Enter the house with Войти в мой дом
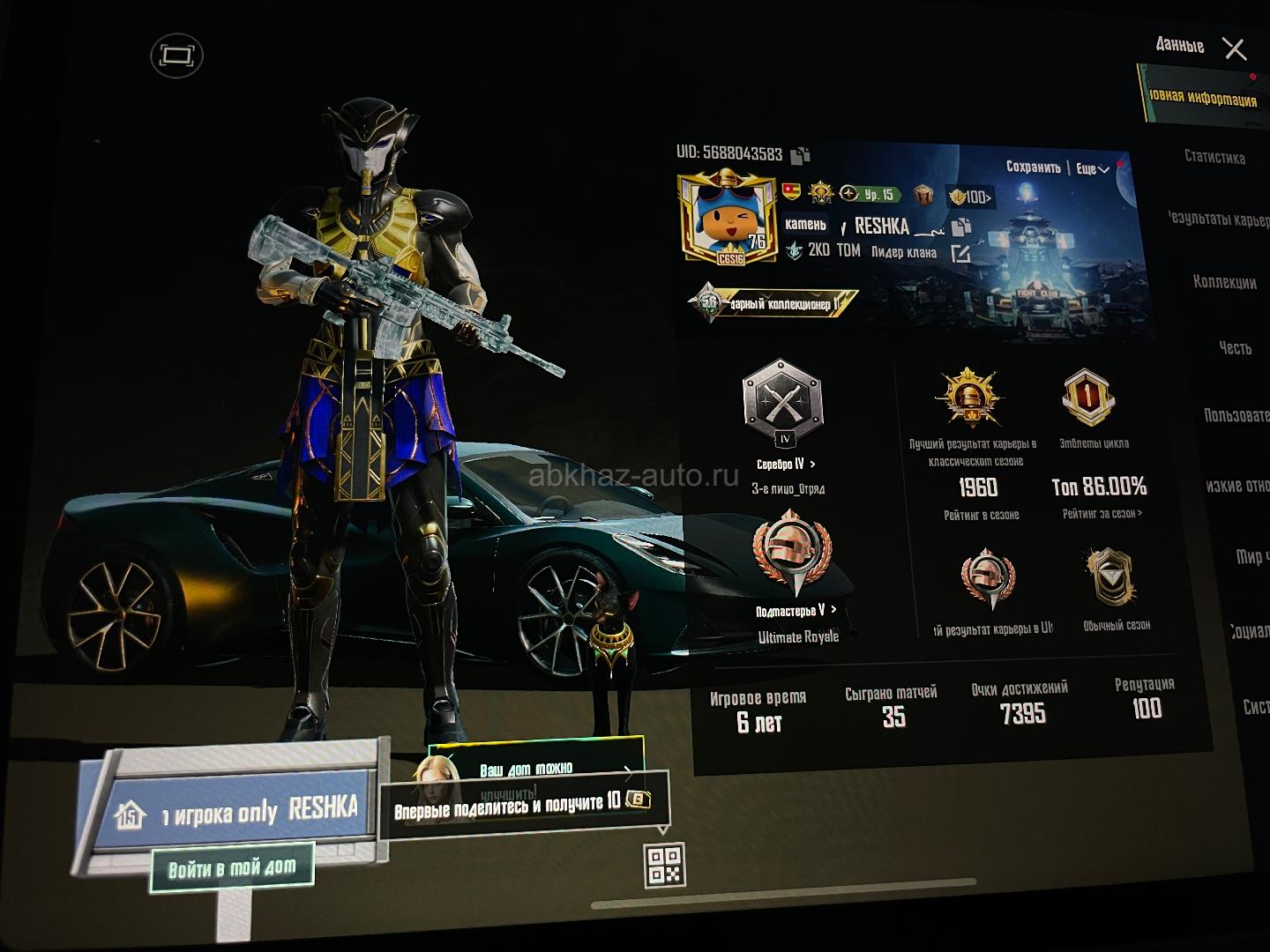This screenshot has height=952, width=1270. [231, 869]
